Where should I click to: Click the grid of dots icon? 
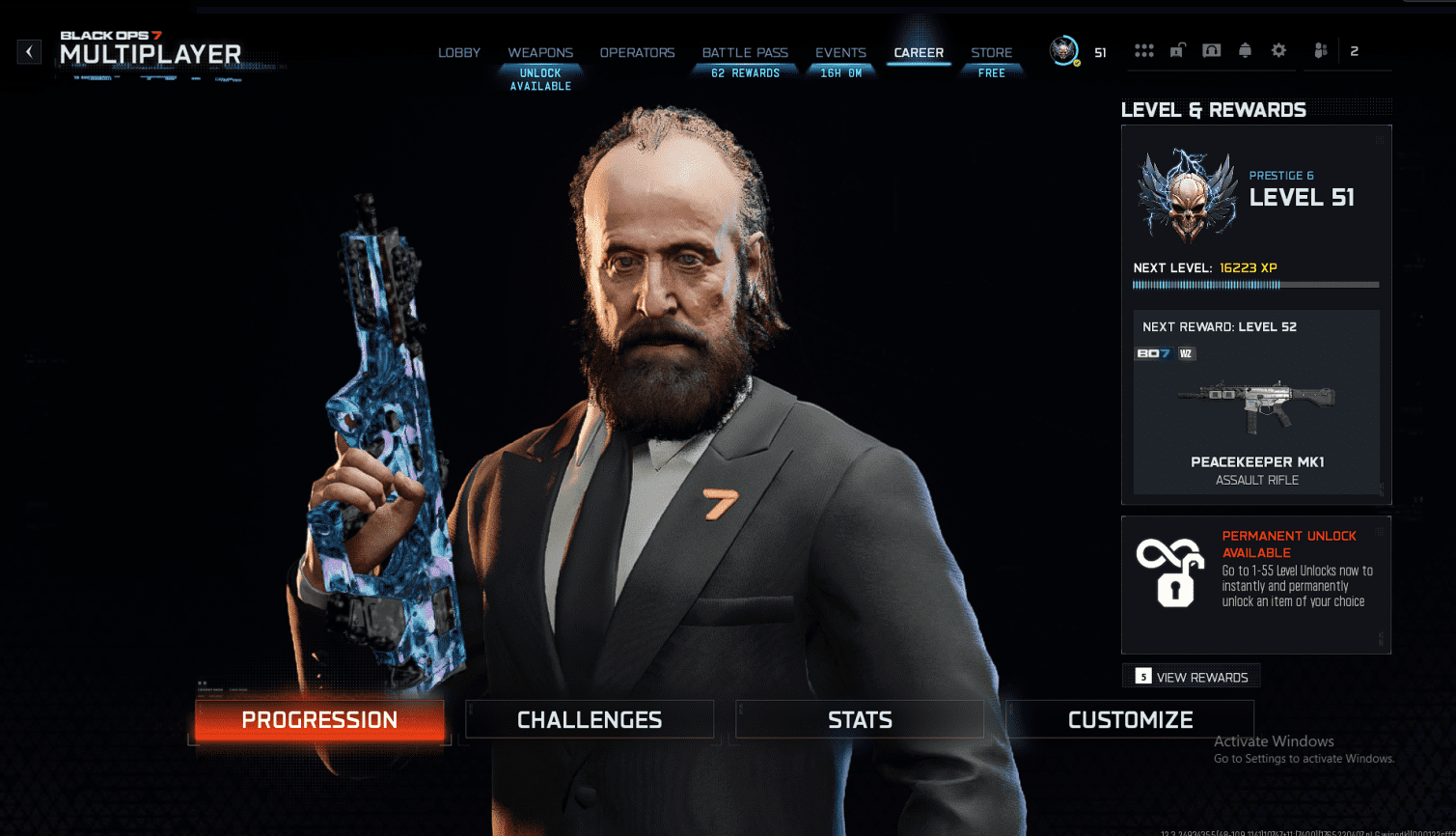click(x=1144, y=50)
